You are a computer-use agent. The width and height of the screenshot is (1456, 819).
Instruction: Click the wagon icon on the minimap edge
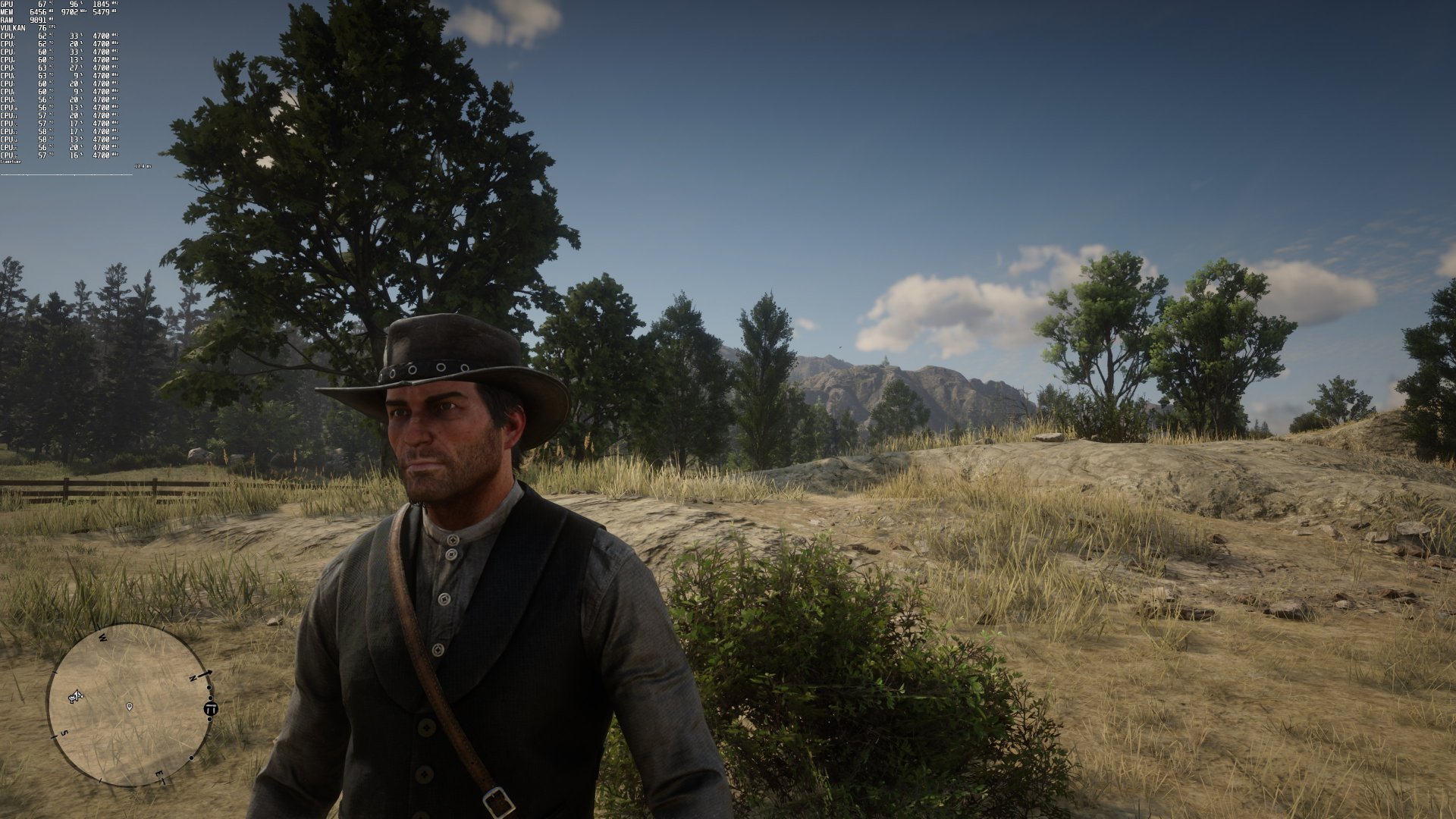pos(211,709)
